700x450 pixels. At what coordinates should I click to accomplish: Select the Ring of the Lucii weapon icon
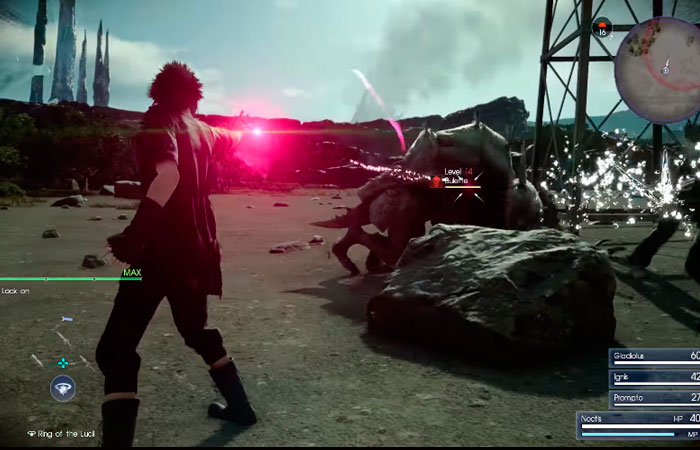[x=63, y=387]
